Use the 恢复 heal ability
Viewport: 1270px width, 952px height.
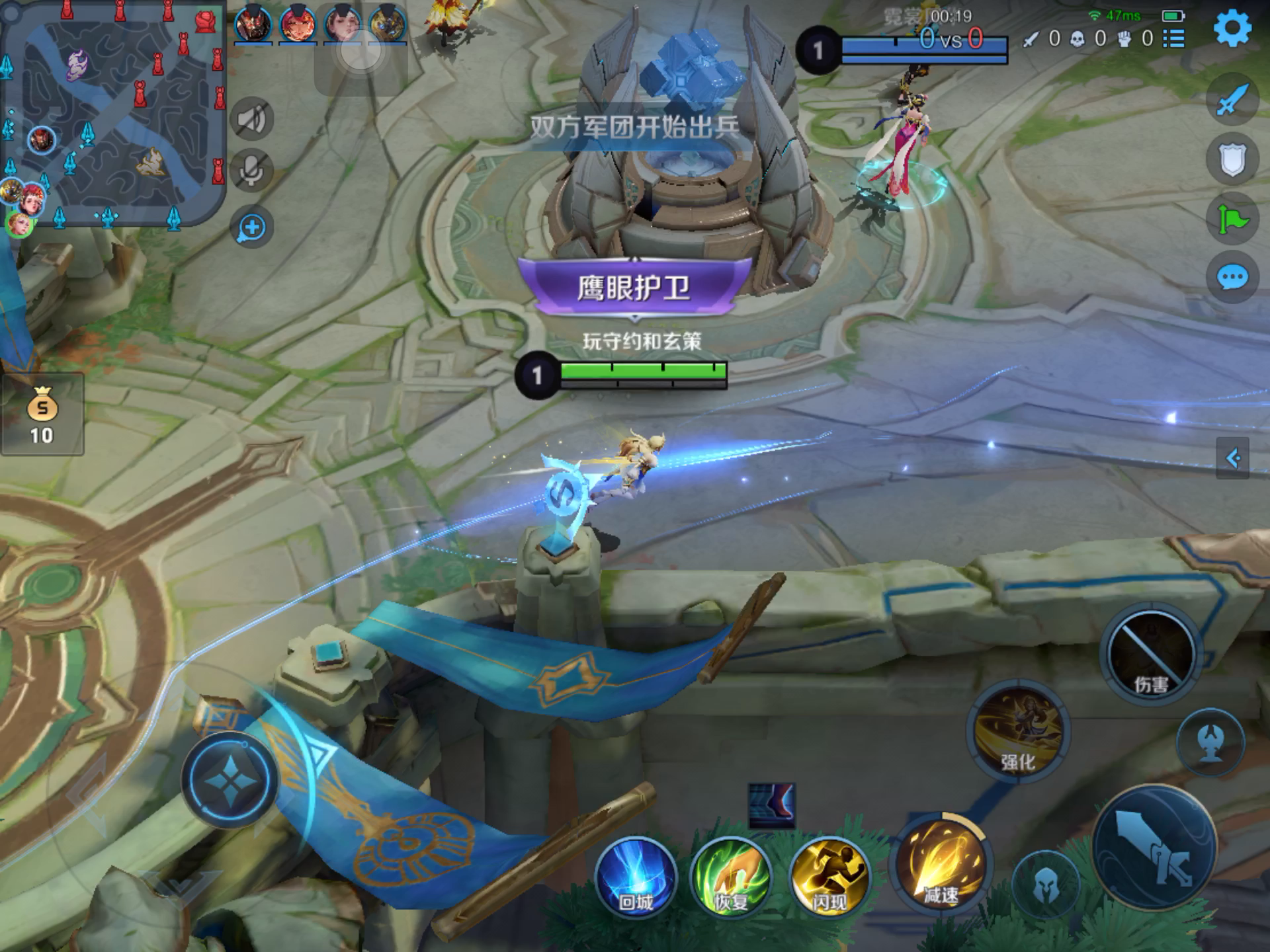[x=731, y=877]
